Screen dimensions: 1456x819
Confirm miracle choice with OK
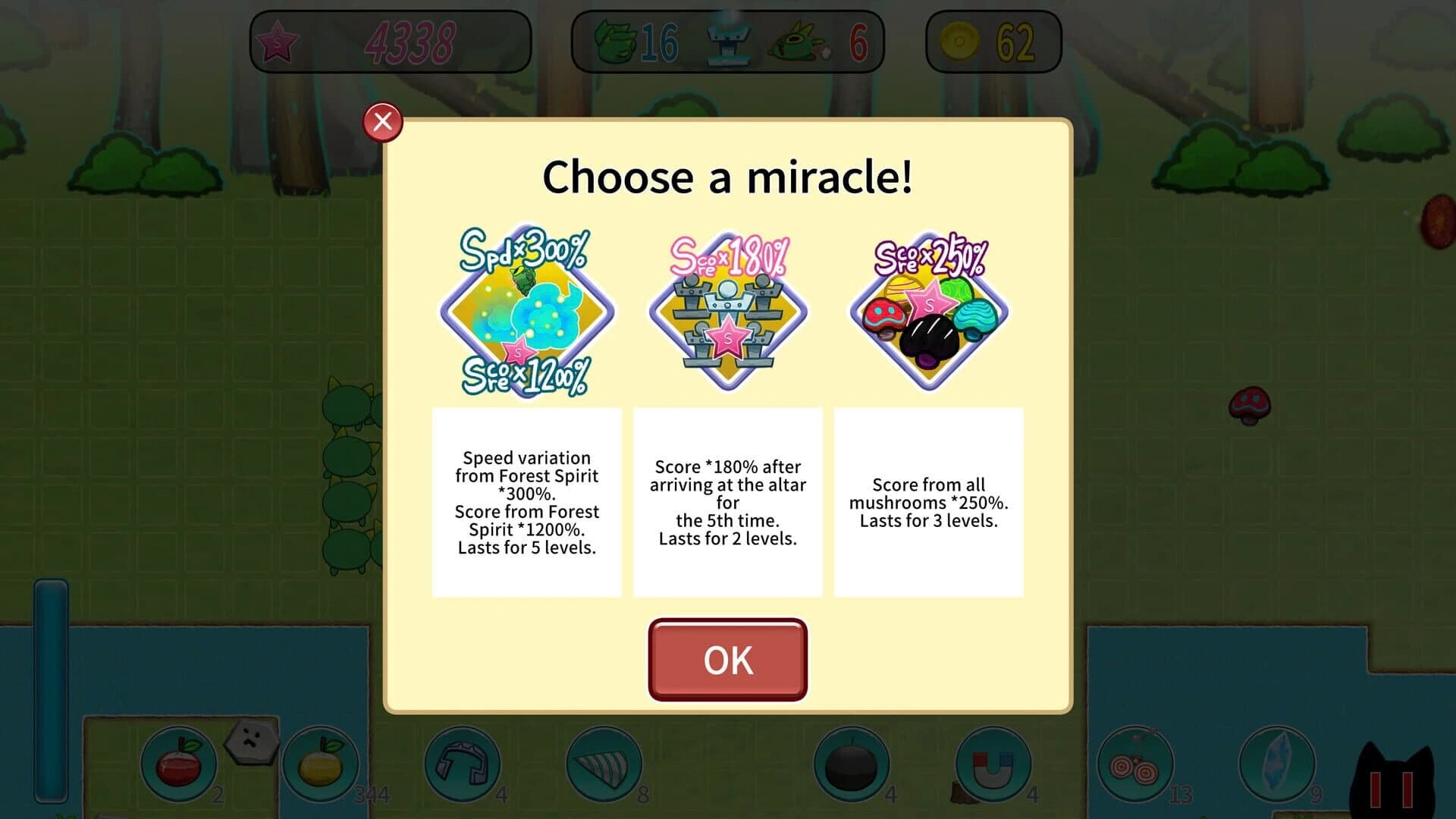click(x=726, y=660)
